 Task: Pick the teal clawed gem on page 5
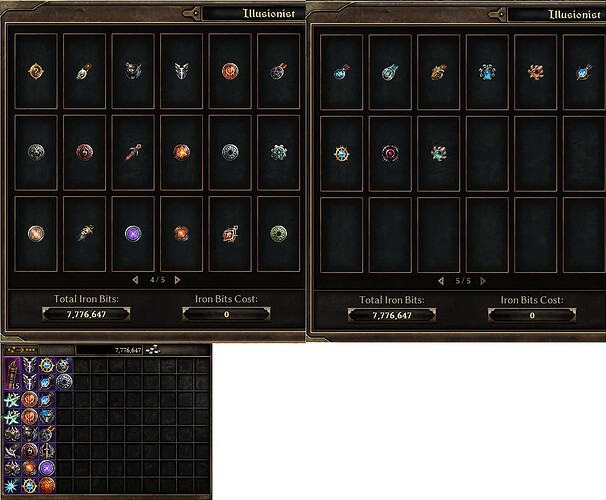[439, 153]
